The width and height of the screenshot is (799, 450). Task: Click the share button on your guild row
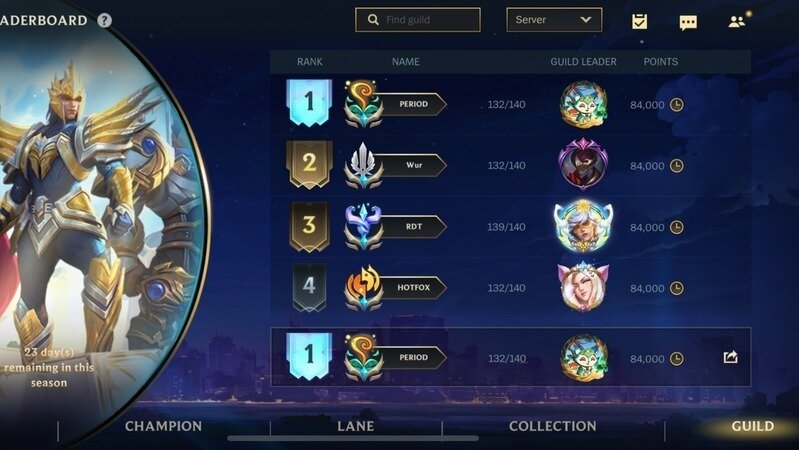(730, 357)
